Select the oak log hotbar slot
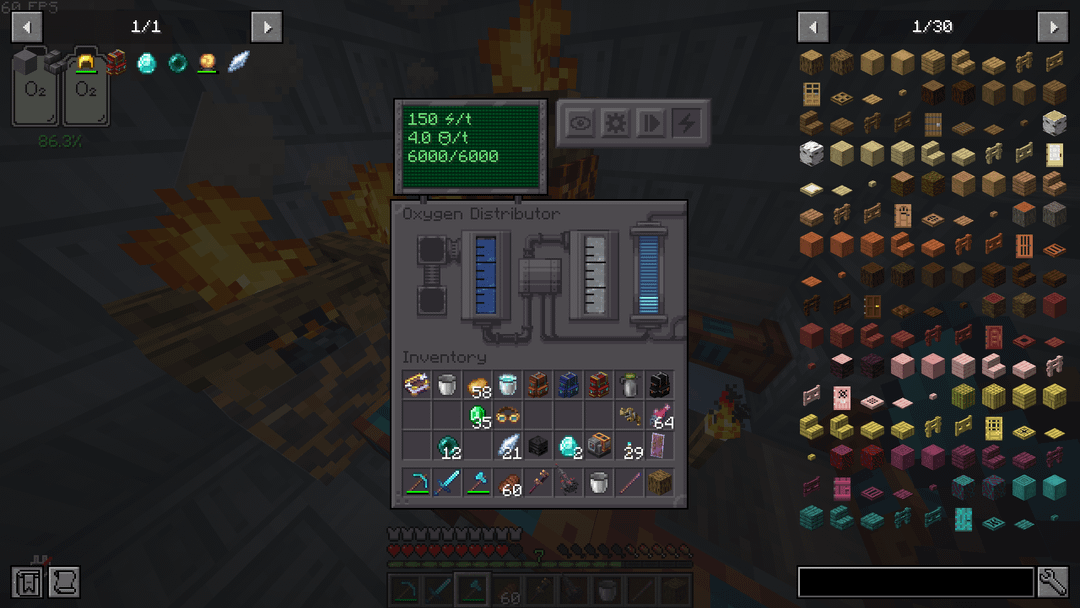The image size is (1080, 608). (661, 483)
